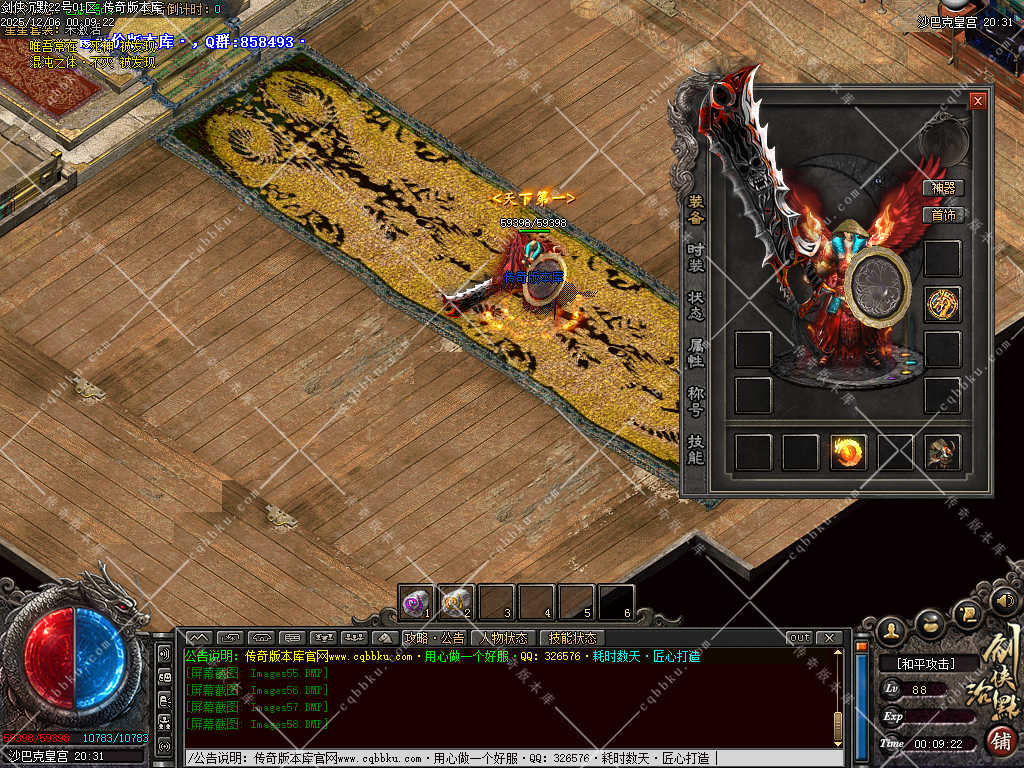This screenshot has height=768, width=1024.
Task: Use the purple item in hotbar slot 1
Action: click(x=415, y=601)
